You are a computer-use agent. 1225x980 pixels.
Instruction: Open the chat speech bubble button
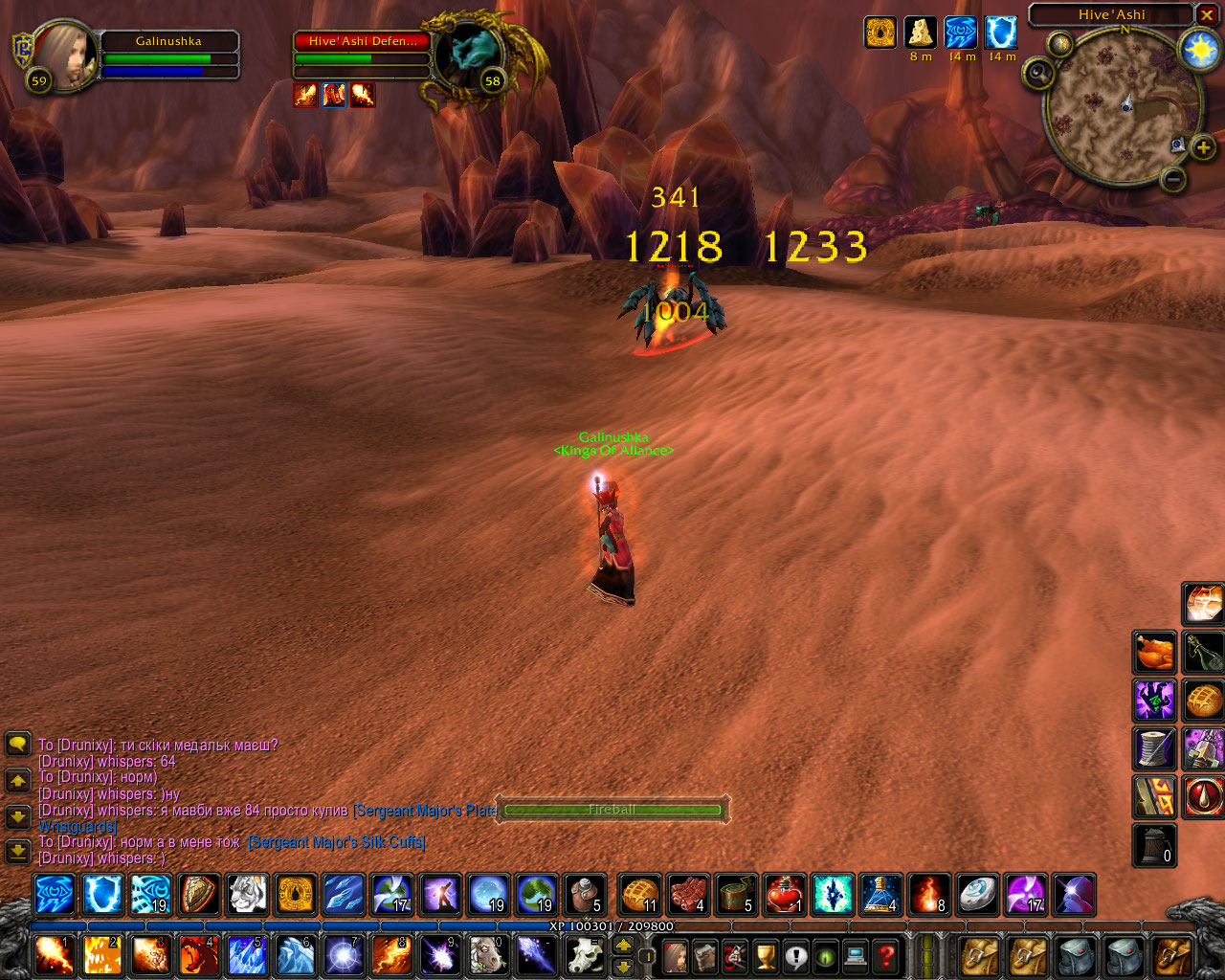[17, 745]
